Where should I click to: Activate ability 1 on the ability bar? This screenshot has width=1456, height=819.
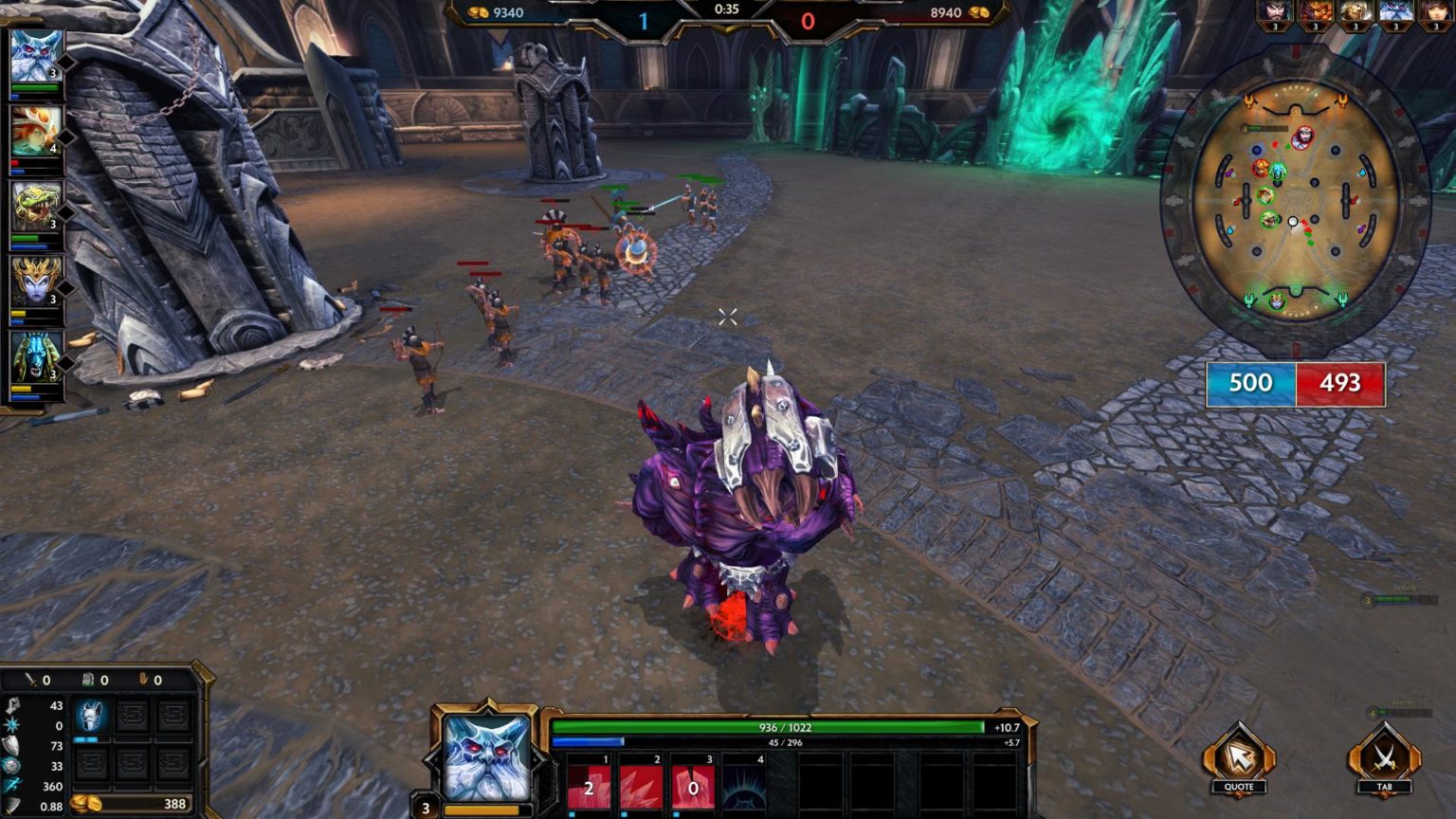pyautogui.click(x=589, y=787)
